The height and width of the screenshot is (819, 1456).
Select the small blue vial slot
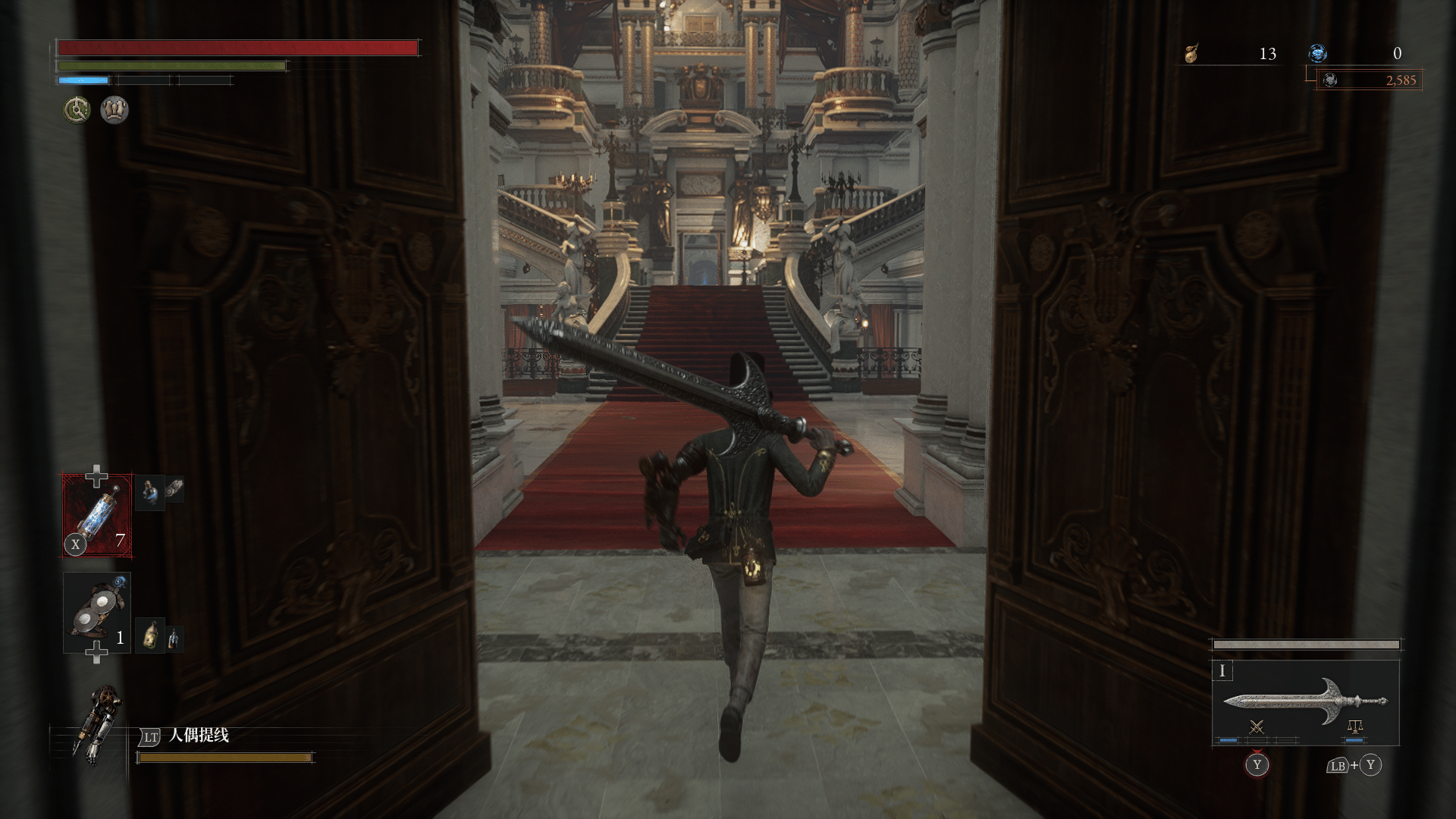(174, 639)
